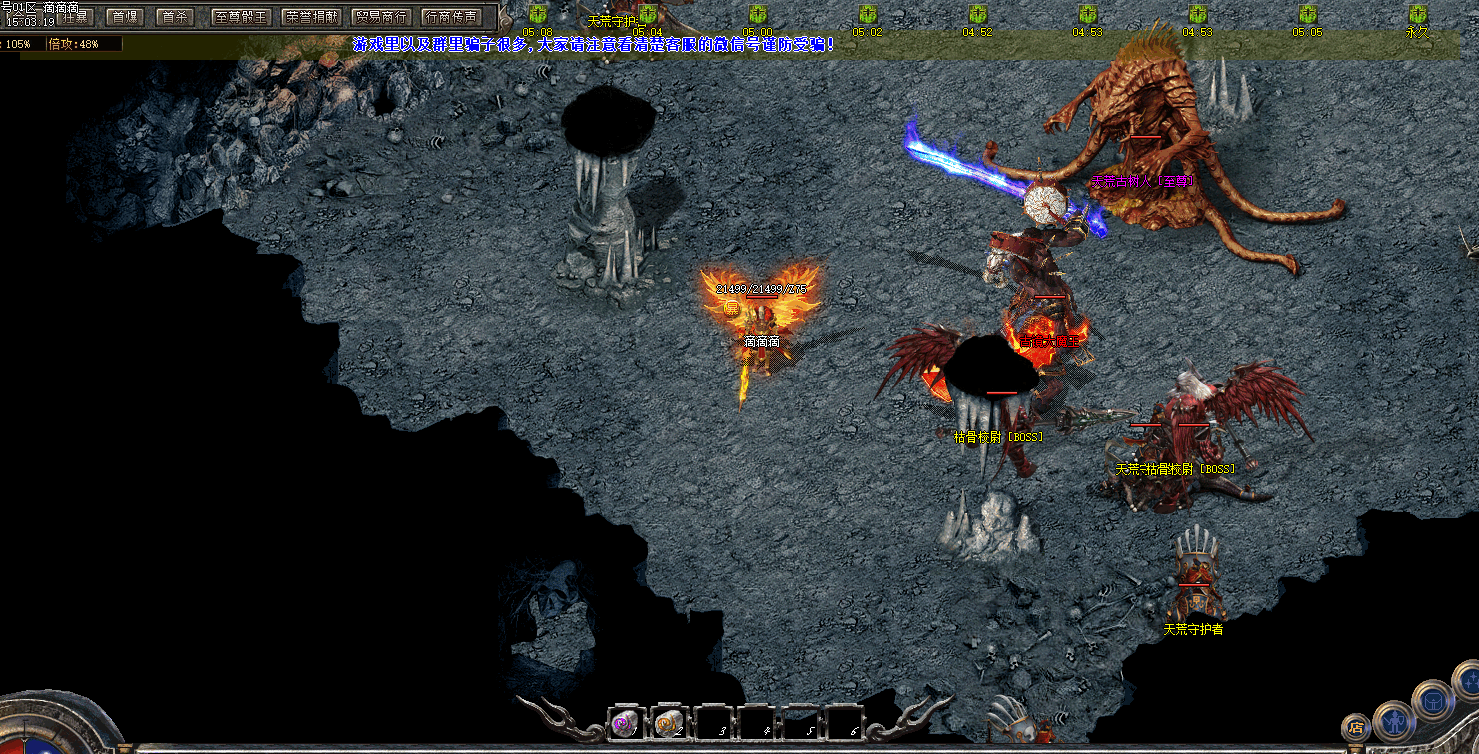Use the purple swirl scroll in slot 1

tap(624, 723)
